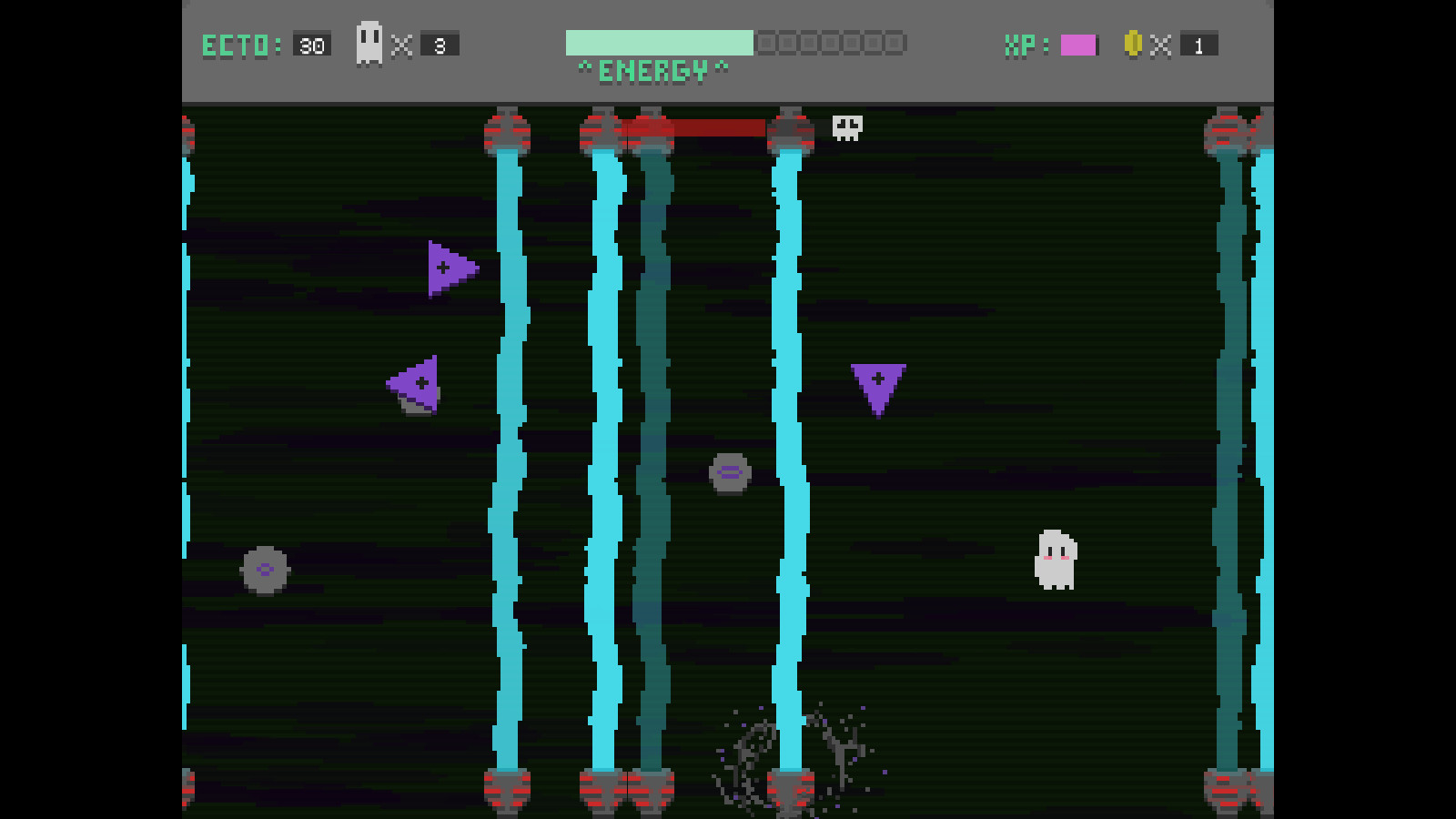
Task: Expand the ghost lives counter showing 3
Action: [x=440, y=43]
